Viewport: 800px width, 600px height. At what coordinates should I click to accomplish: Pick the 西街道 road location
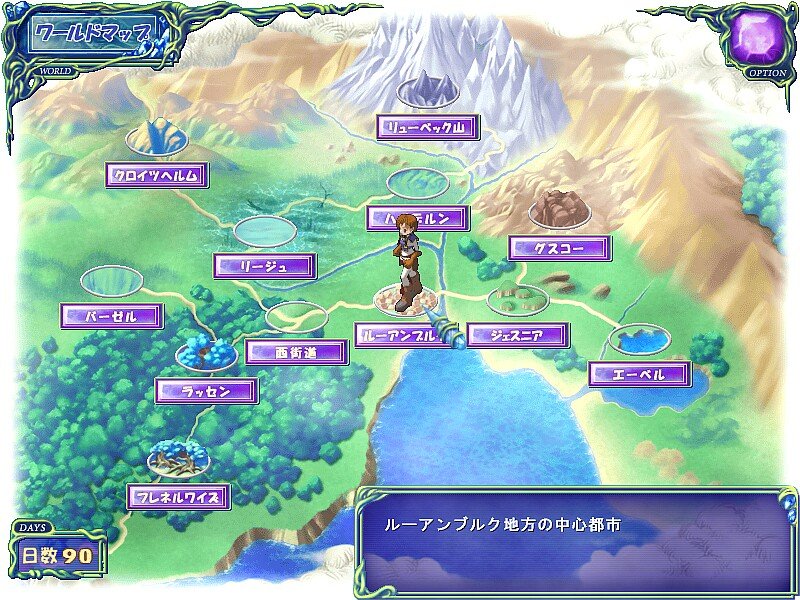click(297, 352)
